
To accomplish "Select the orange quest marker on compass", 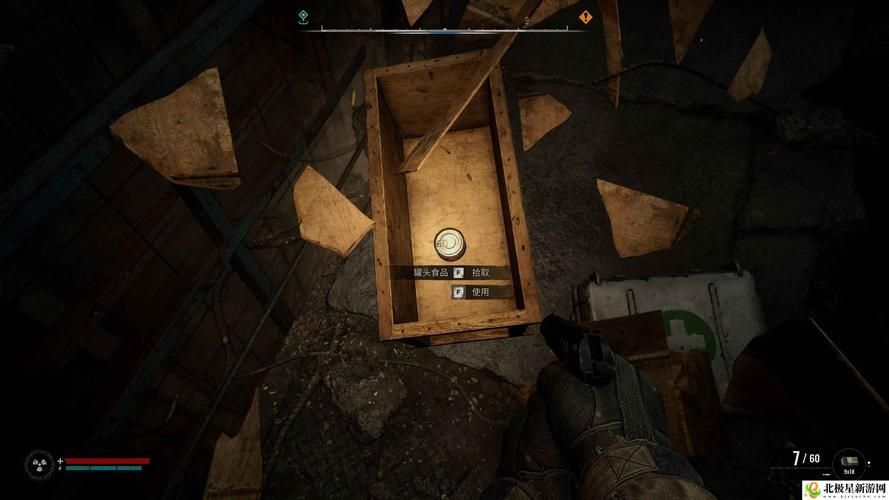I will [x=585, y=17].
